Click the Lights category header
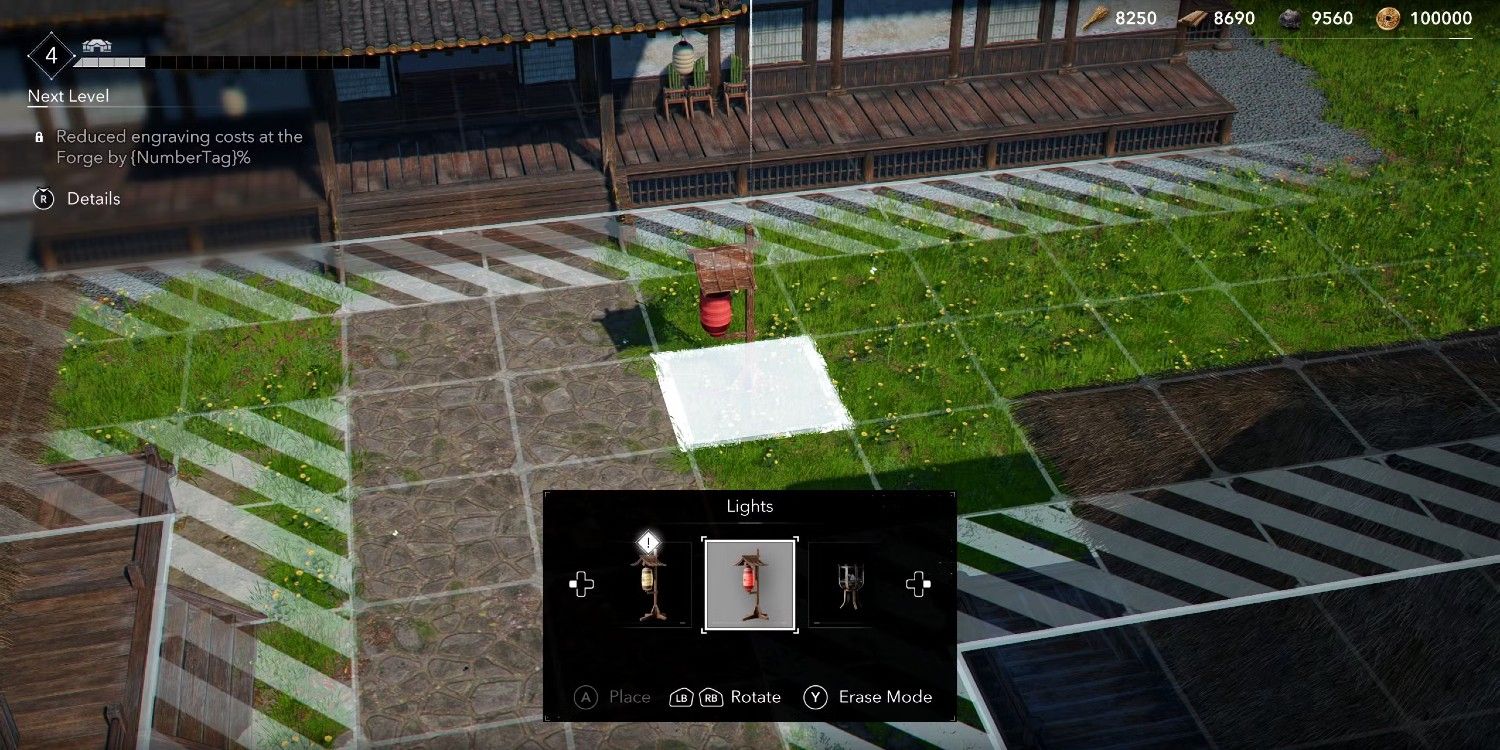 coord(749,506)
